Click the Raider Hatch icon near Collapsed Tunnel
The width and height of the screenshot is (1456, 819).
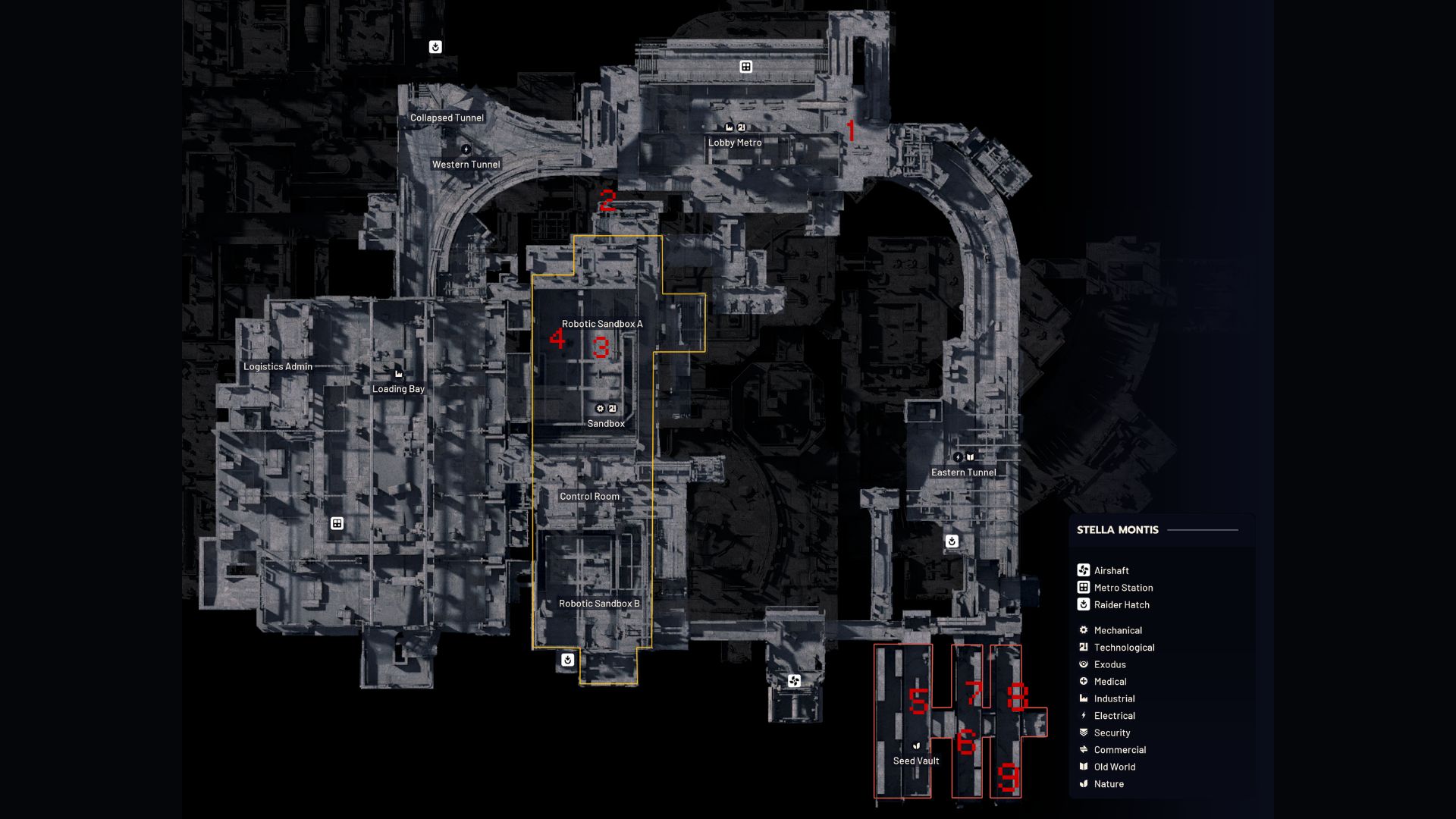[x=435, y=45]
